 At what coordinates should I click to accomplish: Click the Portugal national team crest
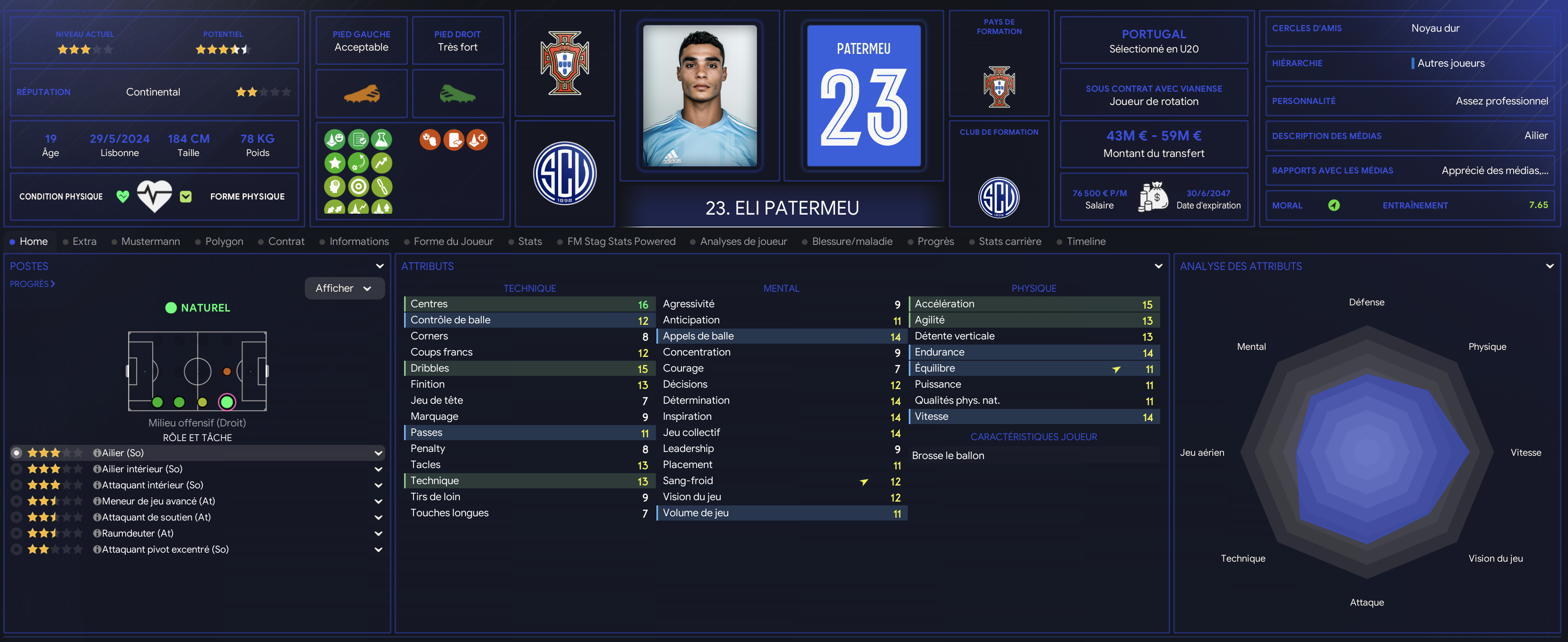(x=564, y=63)
